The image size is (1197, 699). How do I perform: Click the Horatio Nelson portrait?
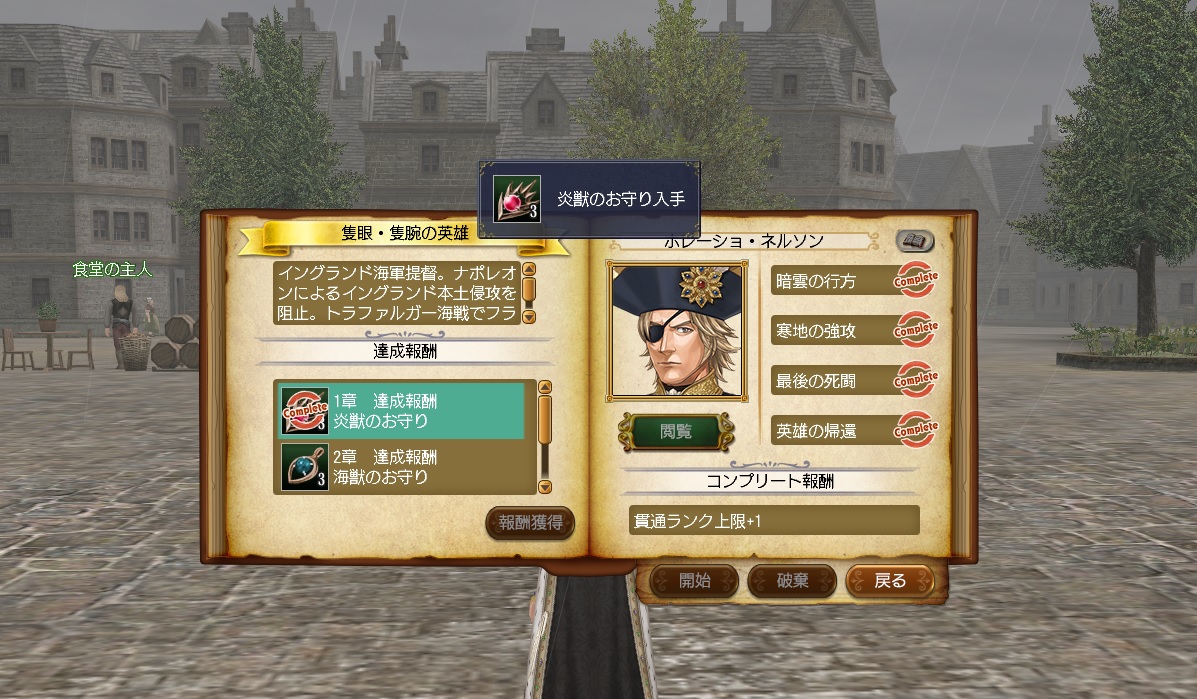click(676, 331)
